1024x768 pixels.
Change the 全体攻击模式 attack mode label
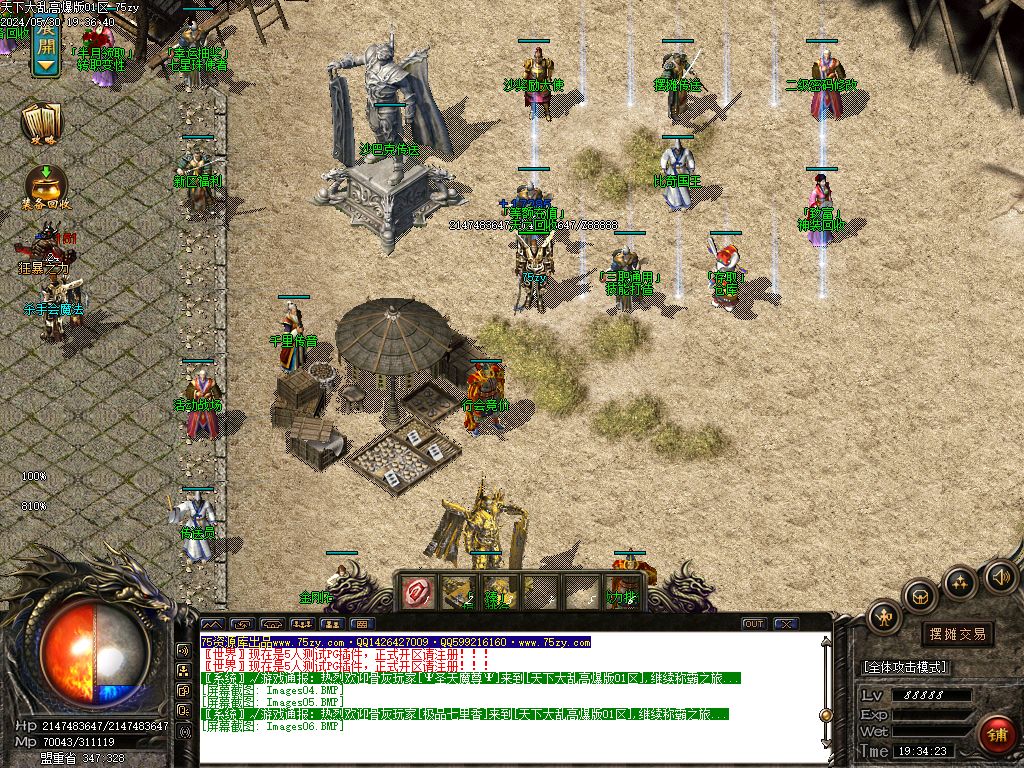pyautogui.click(x=904, y=667)
